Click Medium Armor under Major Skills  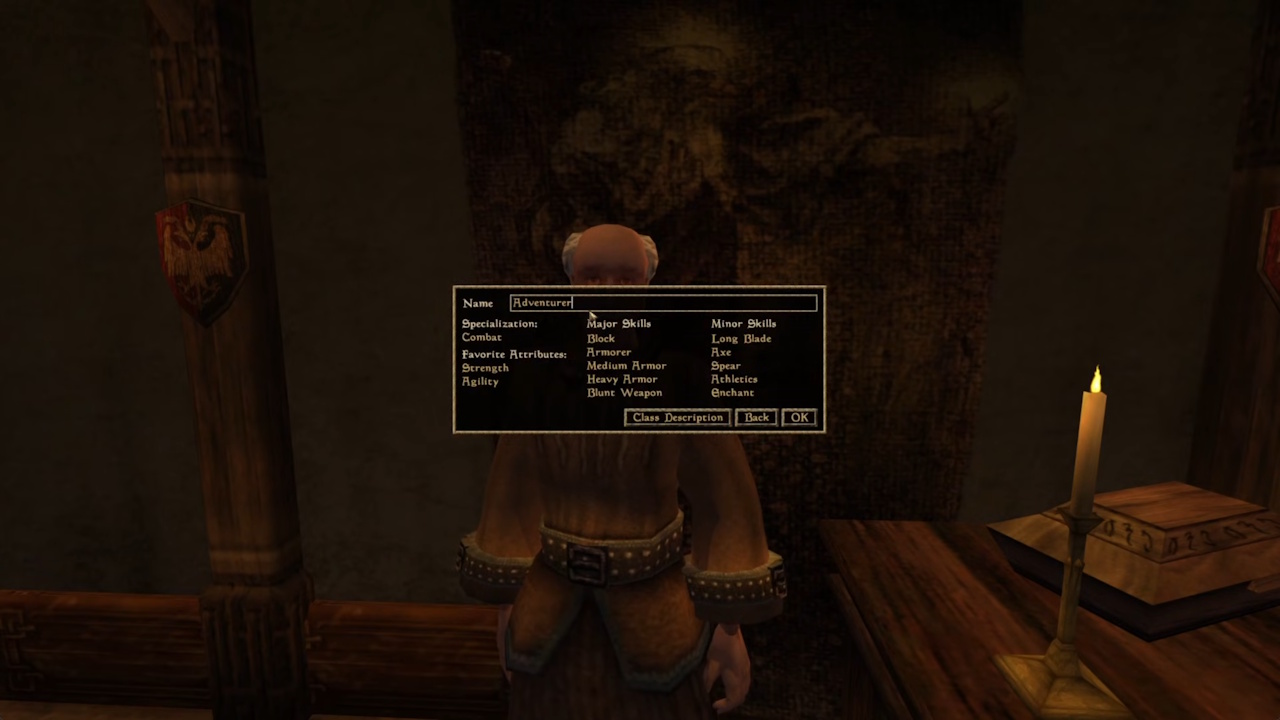626,365
